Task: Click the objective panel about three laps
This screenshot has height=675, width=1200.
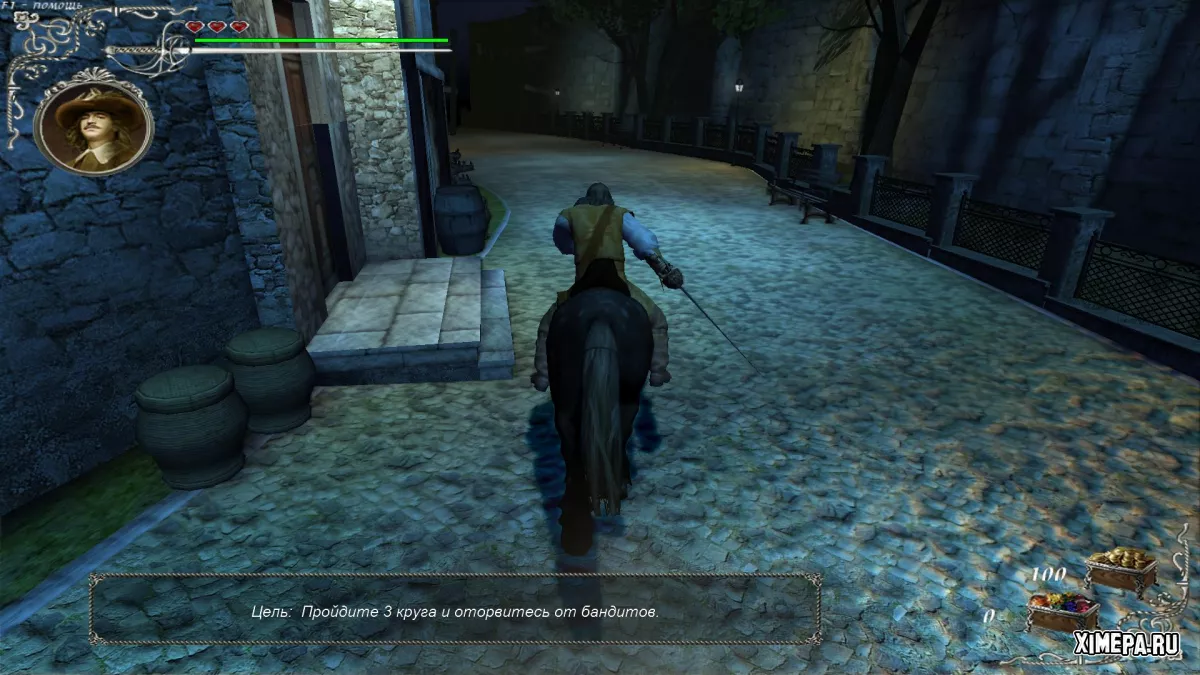Action: pos(455,610)
